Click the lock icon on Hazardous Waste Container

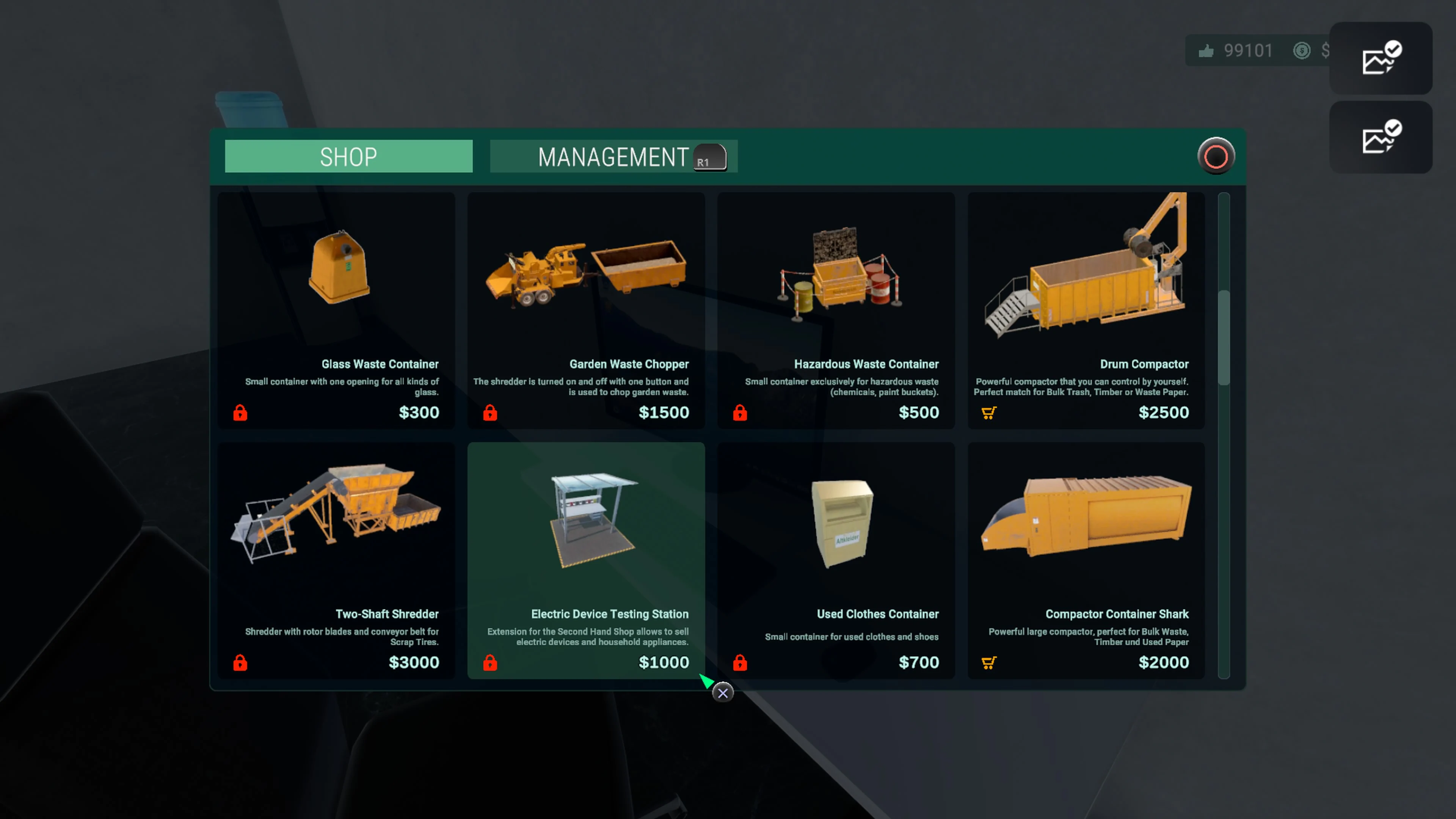pyautogui.click(x=739, y=413)
